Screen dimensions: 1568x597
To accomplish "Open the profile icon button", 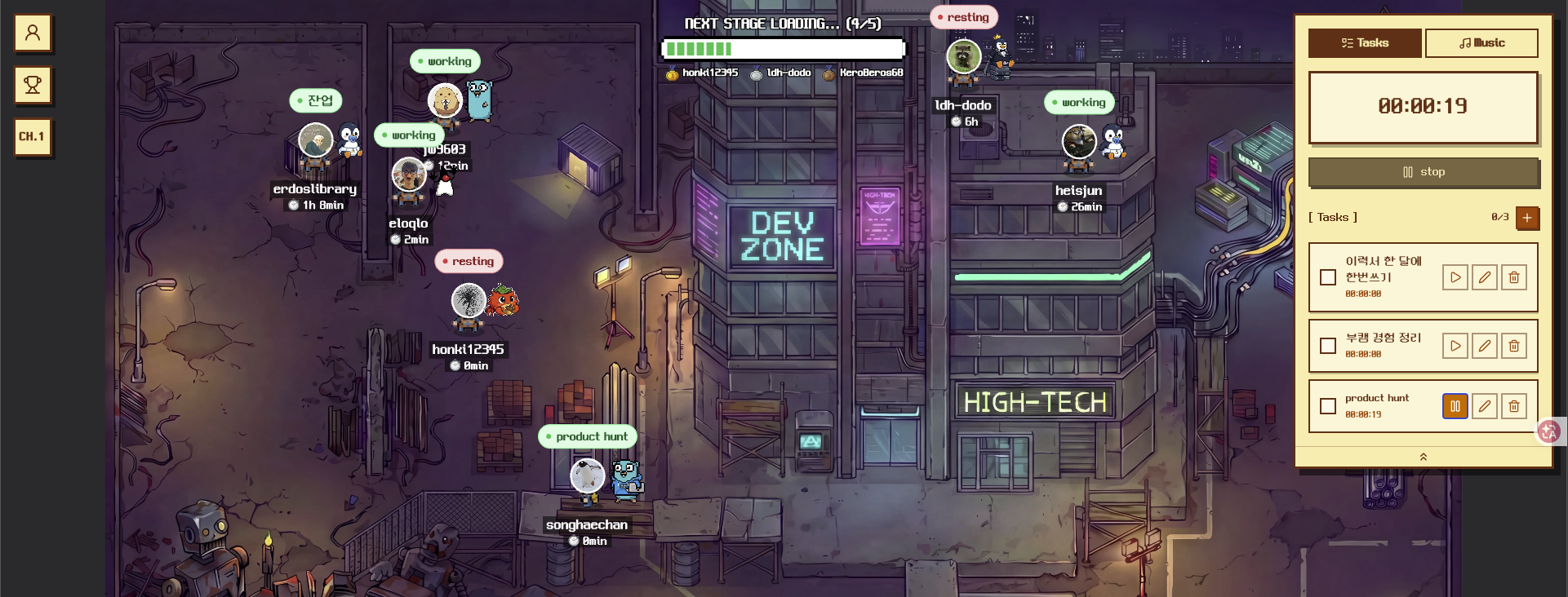I will pos(33,33).
